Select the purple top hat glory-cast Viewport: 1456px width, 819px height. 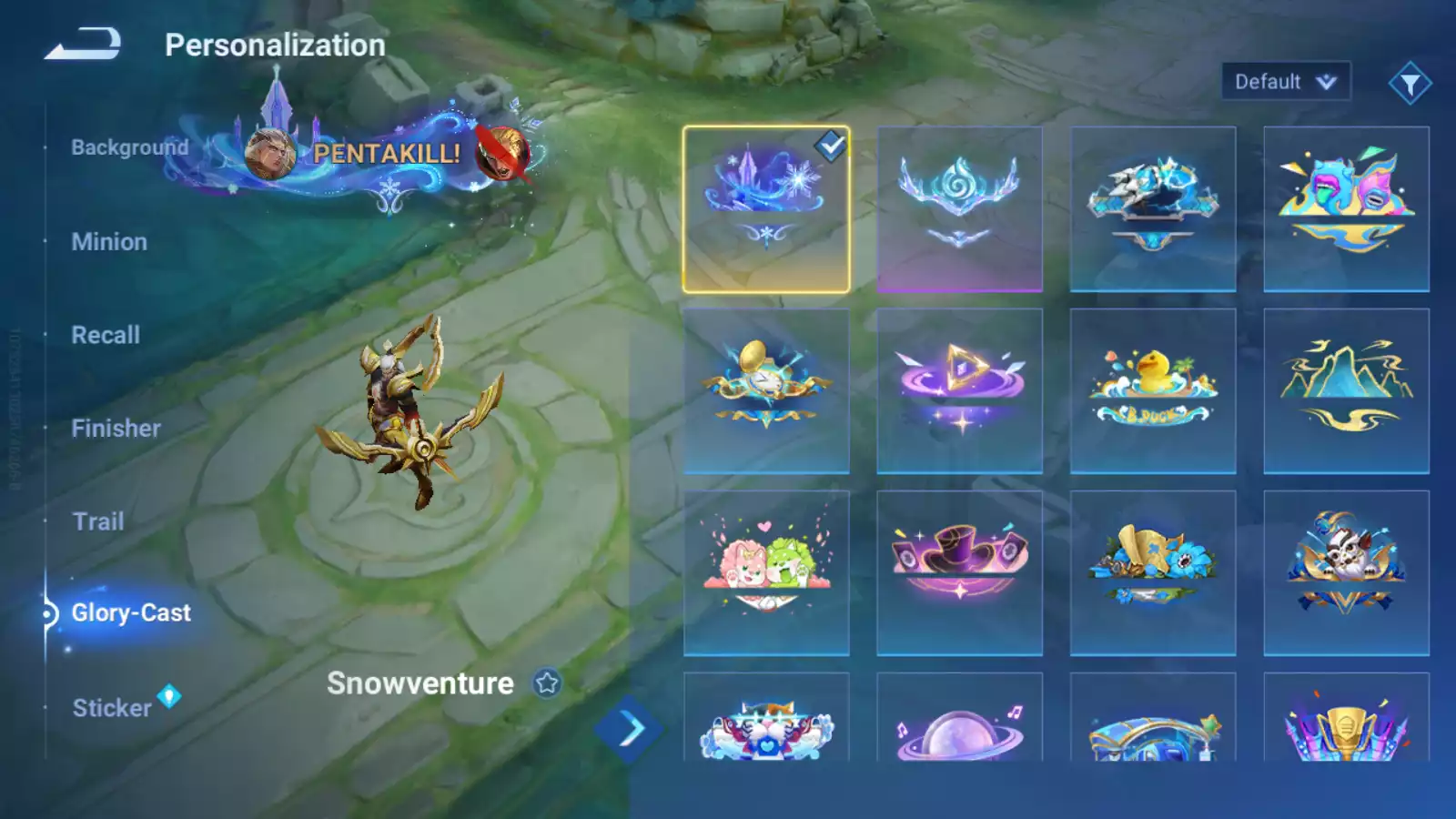(959, 573)
